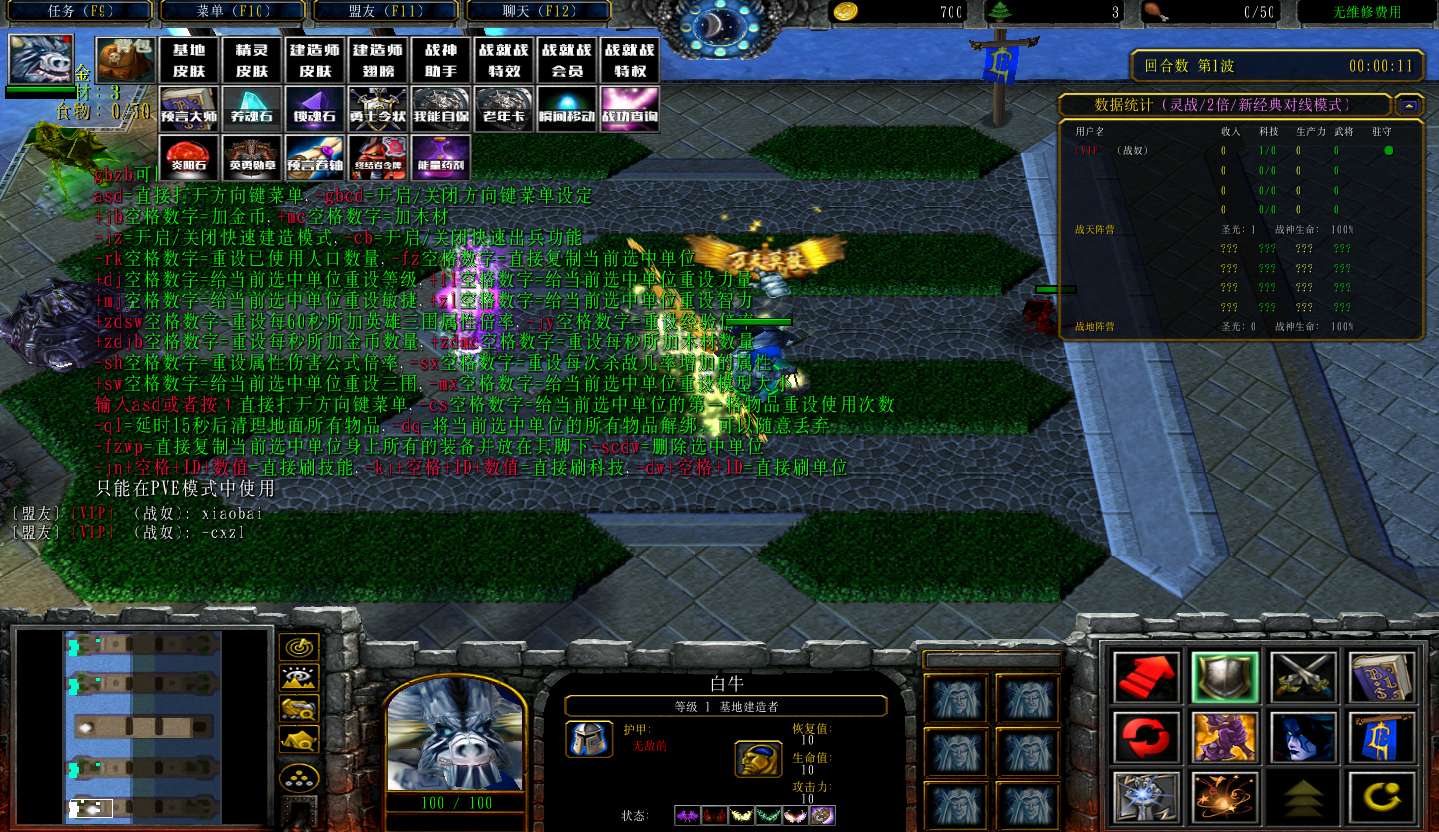Select the blue banner command icon
Viewport: 1439px width, 832px height.
coord(1382,738)
